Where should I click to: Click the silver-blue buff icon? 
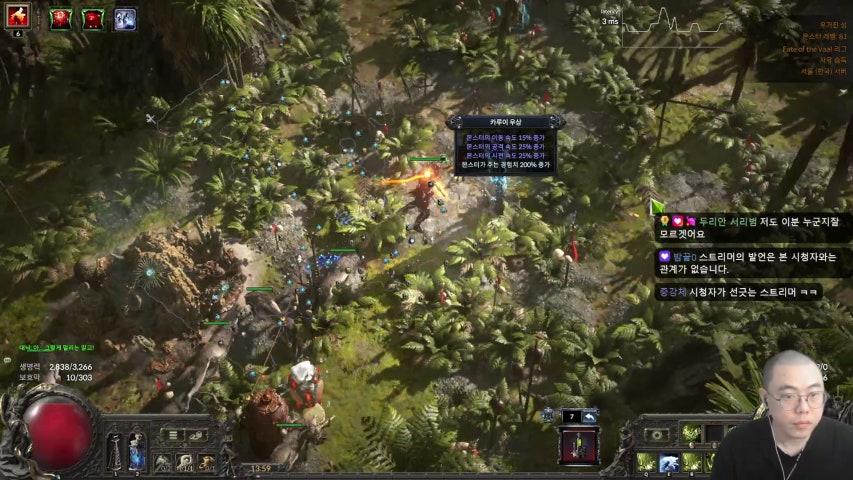click(x=125, y=18)
